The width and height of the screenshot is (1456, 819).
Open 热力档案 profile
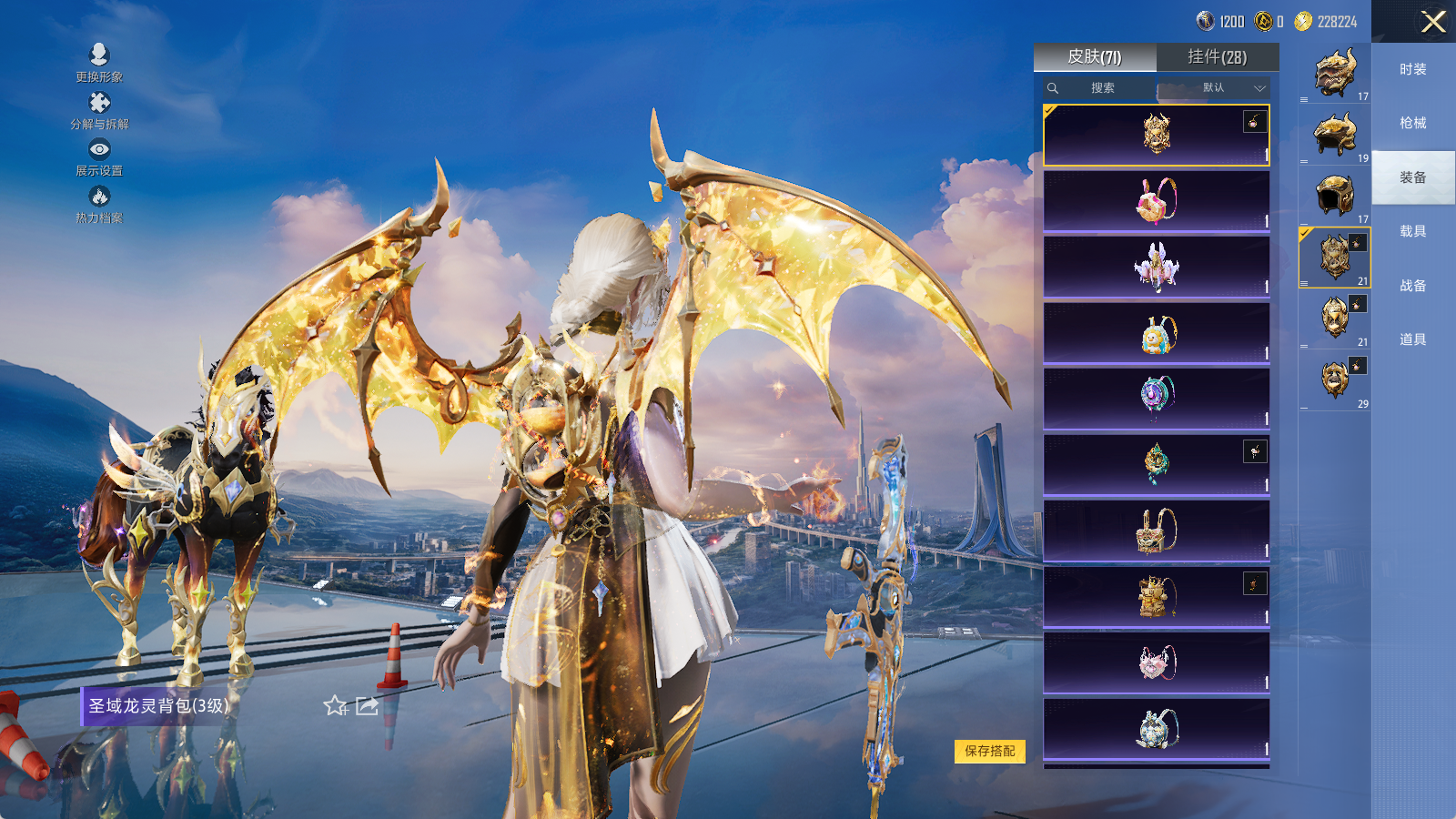point(99,204)
